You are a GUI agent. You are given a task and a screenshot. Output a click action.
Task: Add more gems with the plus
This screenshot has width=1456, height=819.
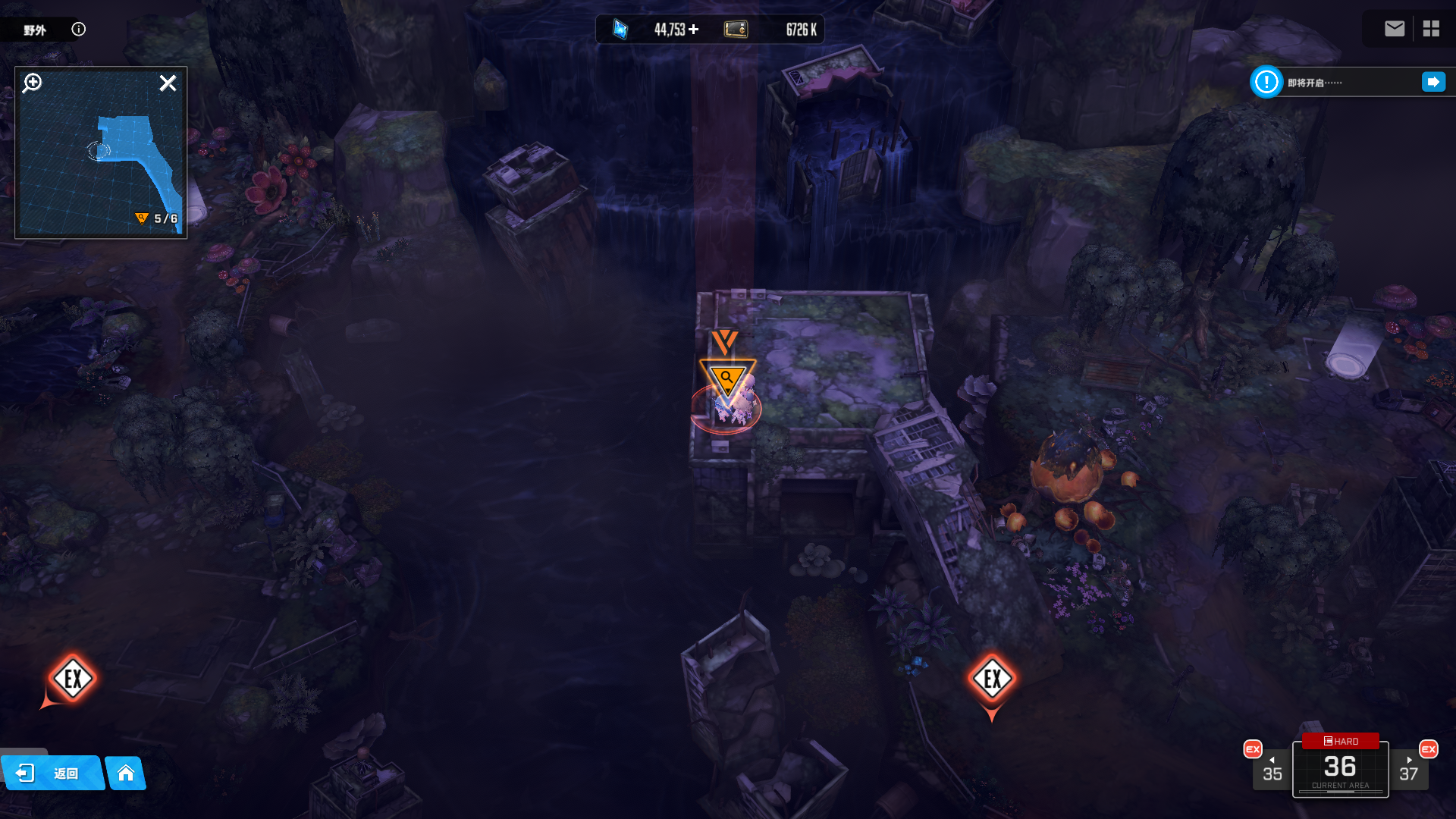point(694,29)
